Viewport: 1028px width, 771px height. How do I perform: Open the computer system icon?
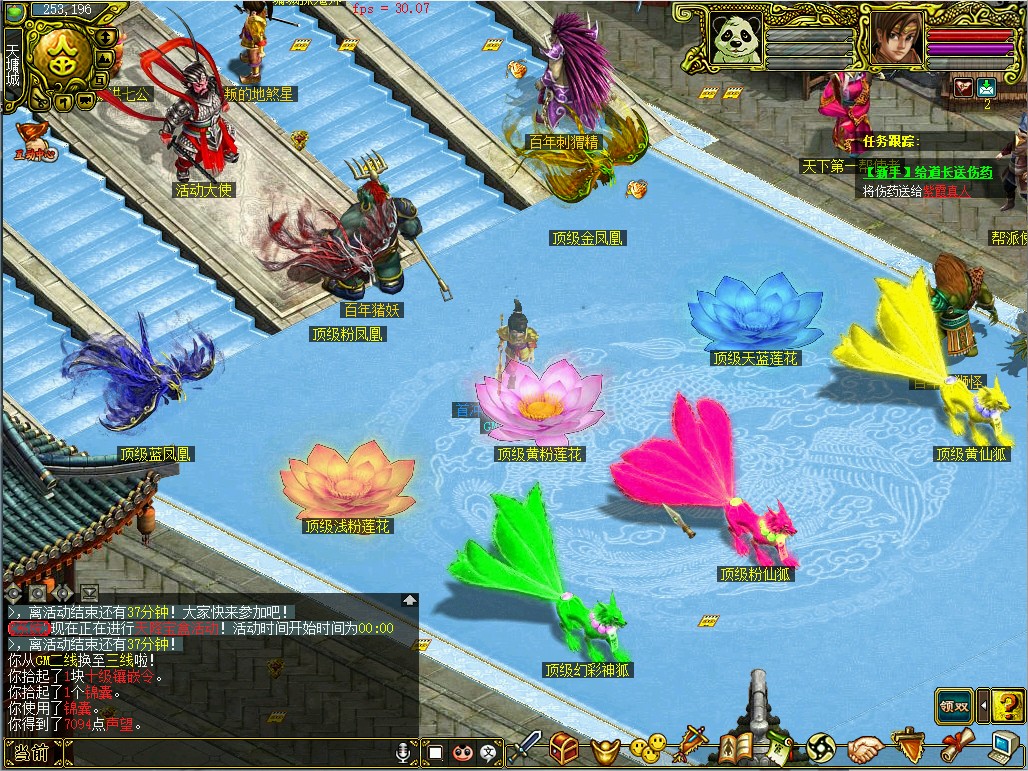pyautogui.click(x=1003, y=746)
